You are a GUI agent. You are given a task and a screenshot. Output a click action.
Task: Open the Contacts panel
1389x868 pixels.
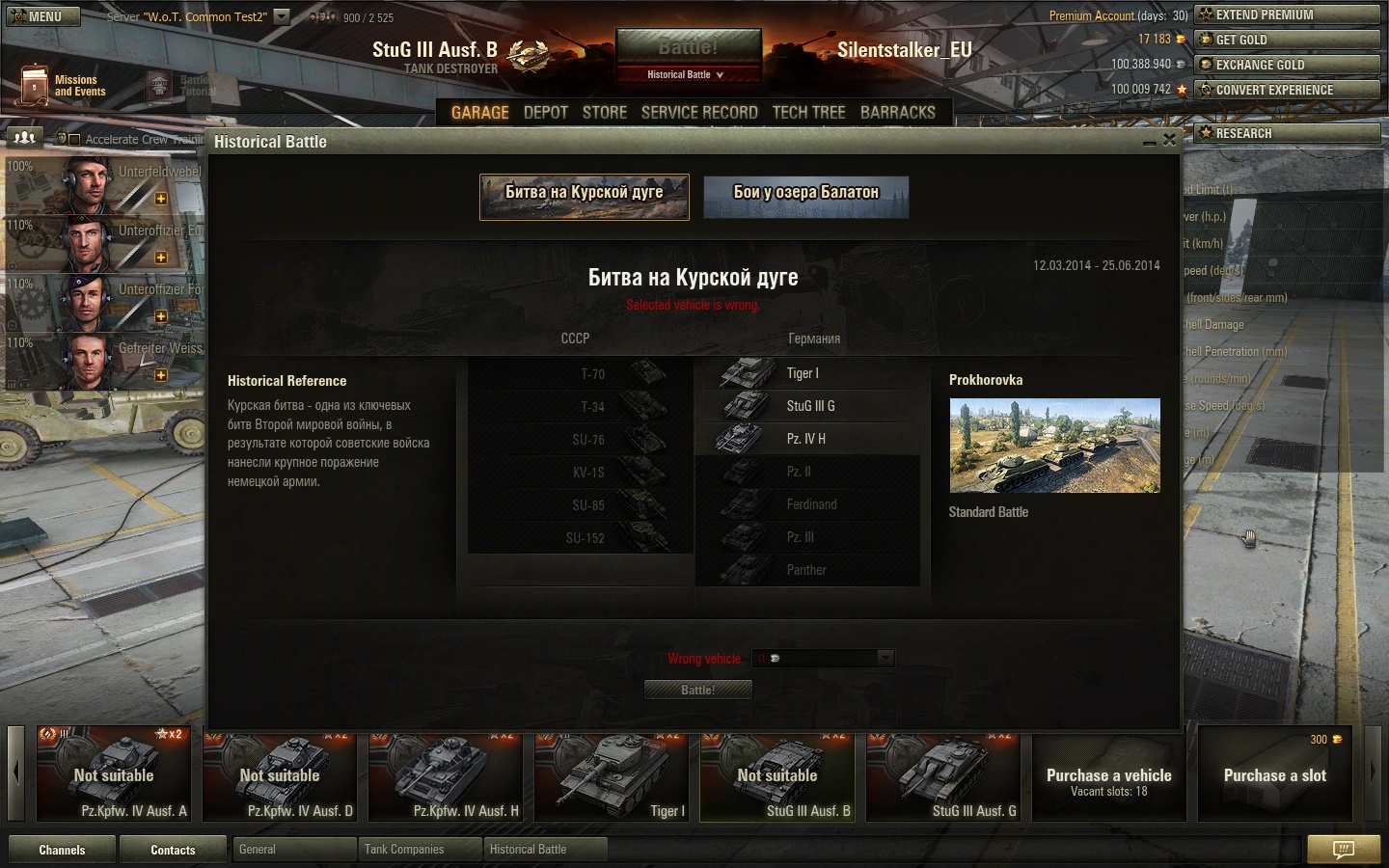point(173,850)
